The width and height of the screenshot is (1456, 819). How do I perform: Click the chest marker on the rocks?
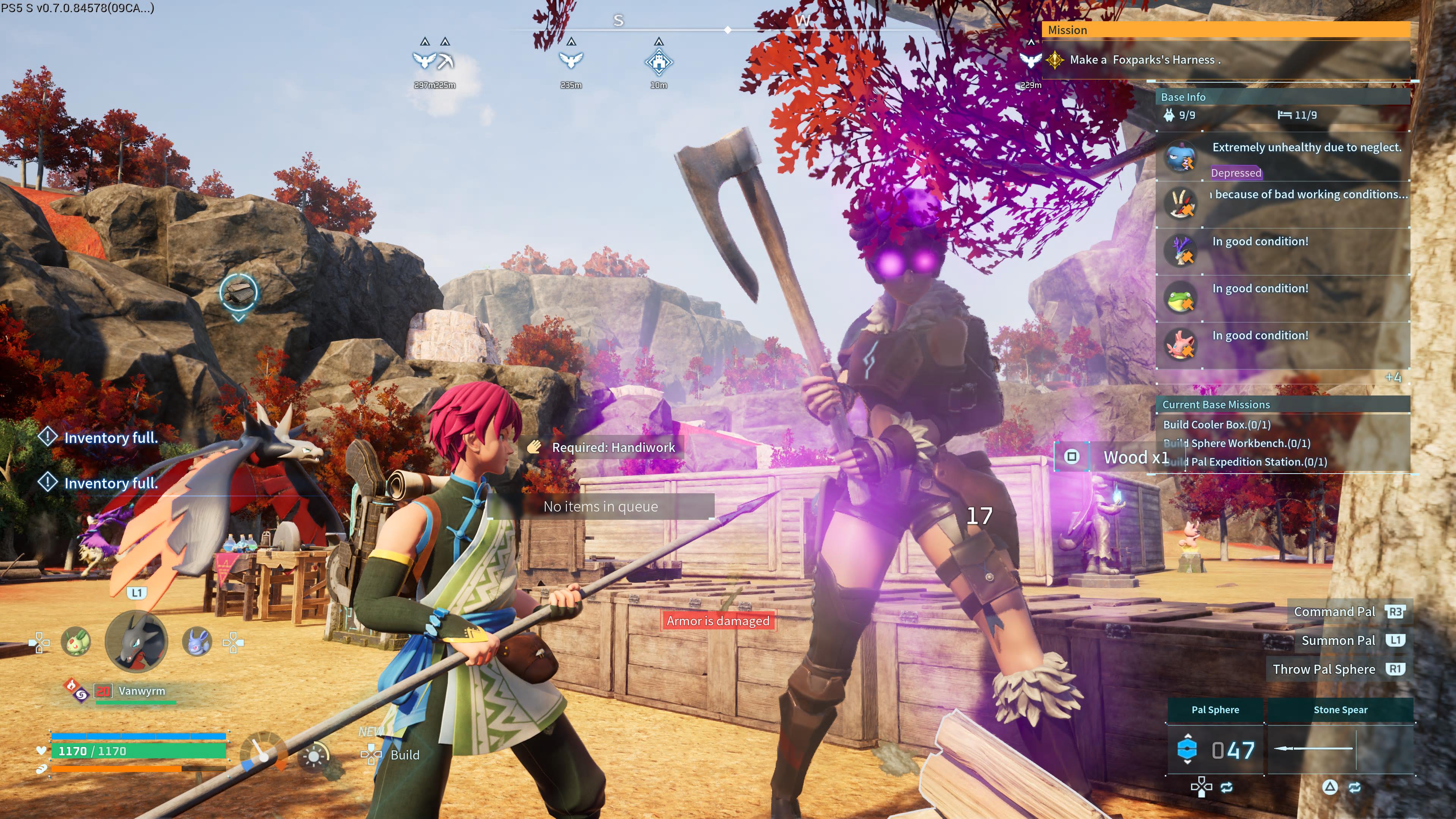coord(238,292)
